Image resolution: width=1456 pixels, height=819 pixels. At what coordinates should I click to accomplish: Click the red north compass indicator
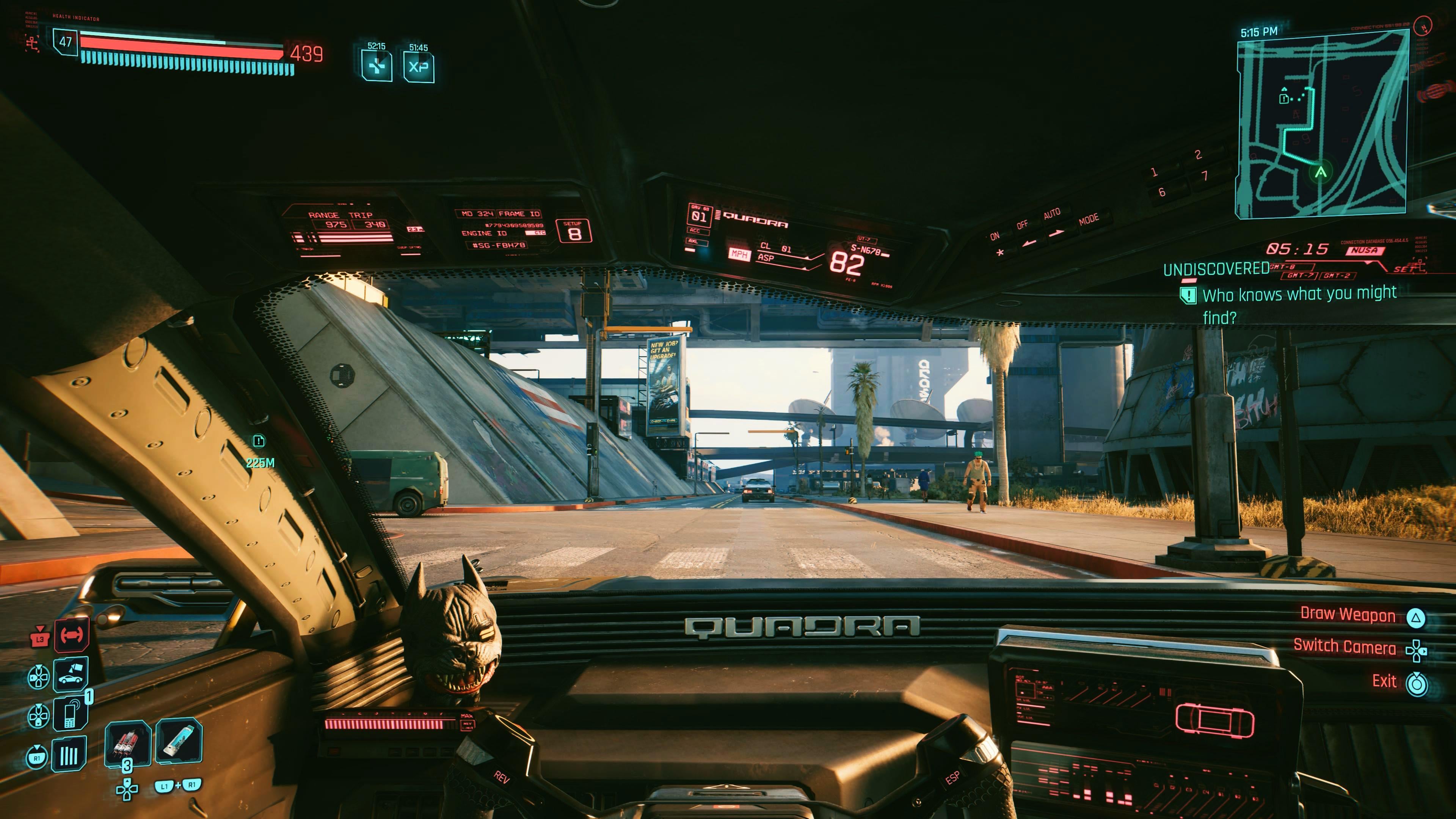[1424, 25]
